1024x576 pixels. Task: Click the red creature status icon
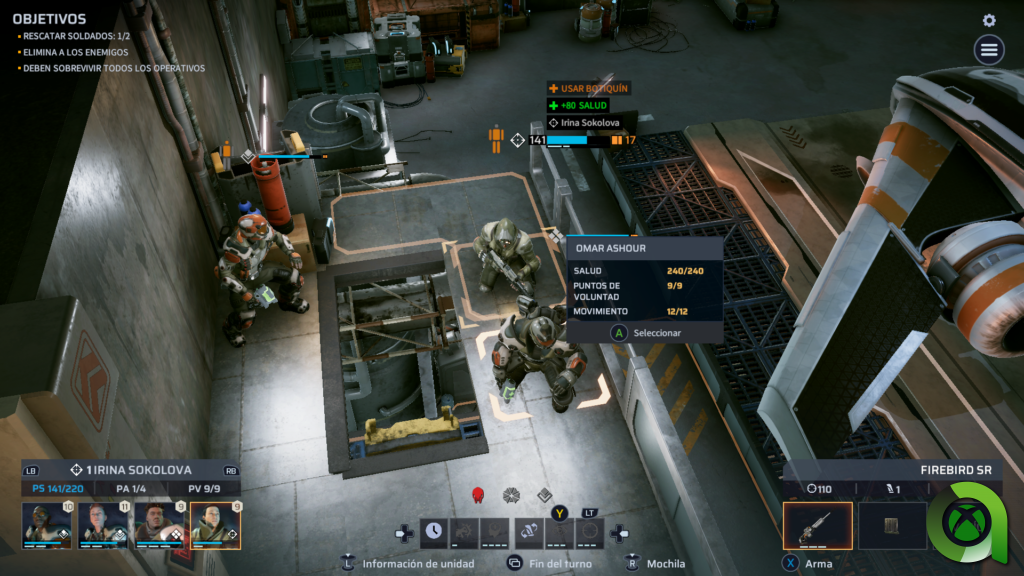point(478,494)
